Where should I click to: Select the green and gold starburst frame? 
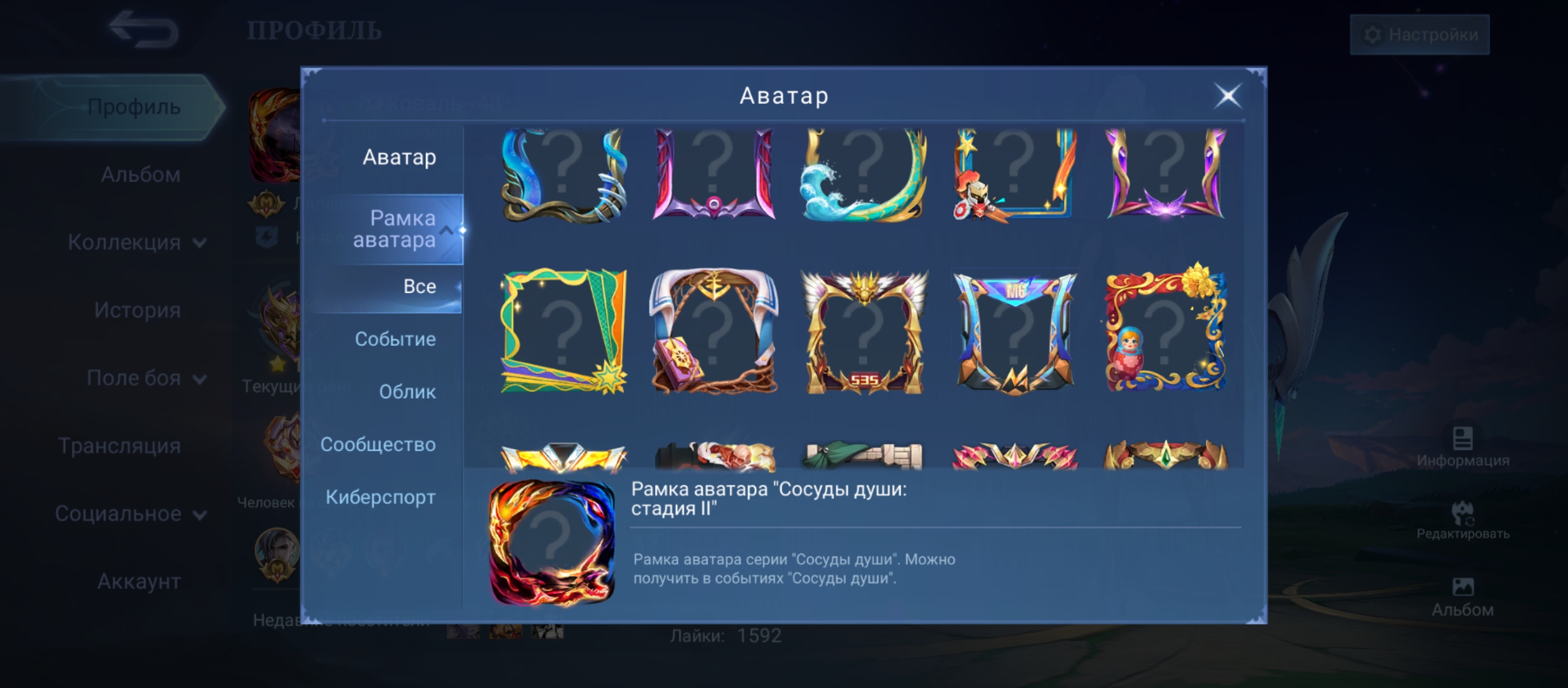coord(563,331)
